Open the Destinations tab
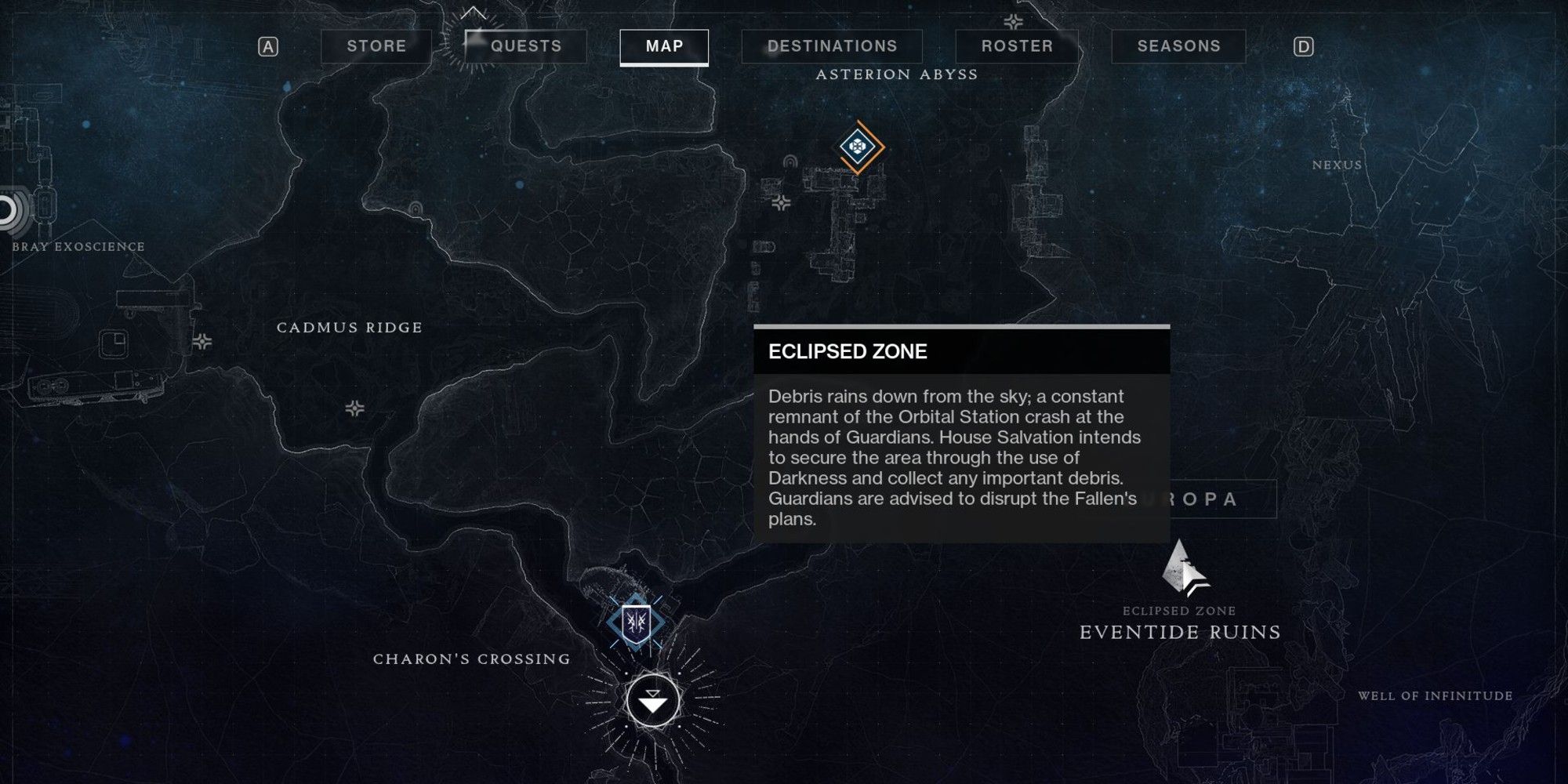1568x784 pixels. click(833, 45)
